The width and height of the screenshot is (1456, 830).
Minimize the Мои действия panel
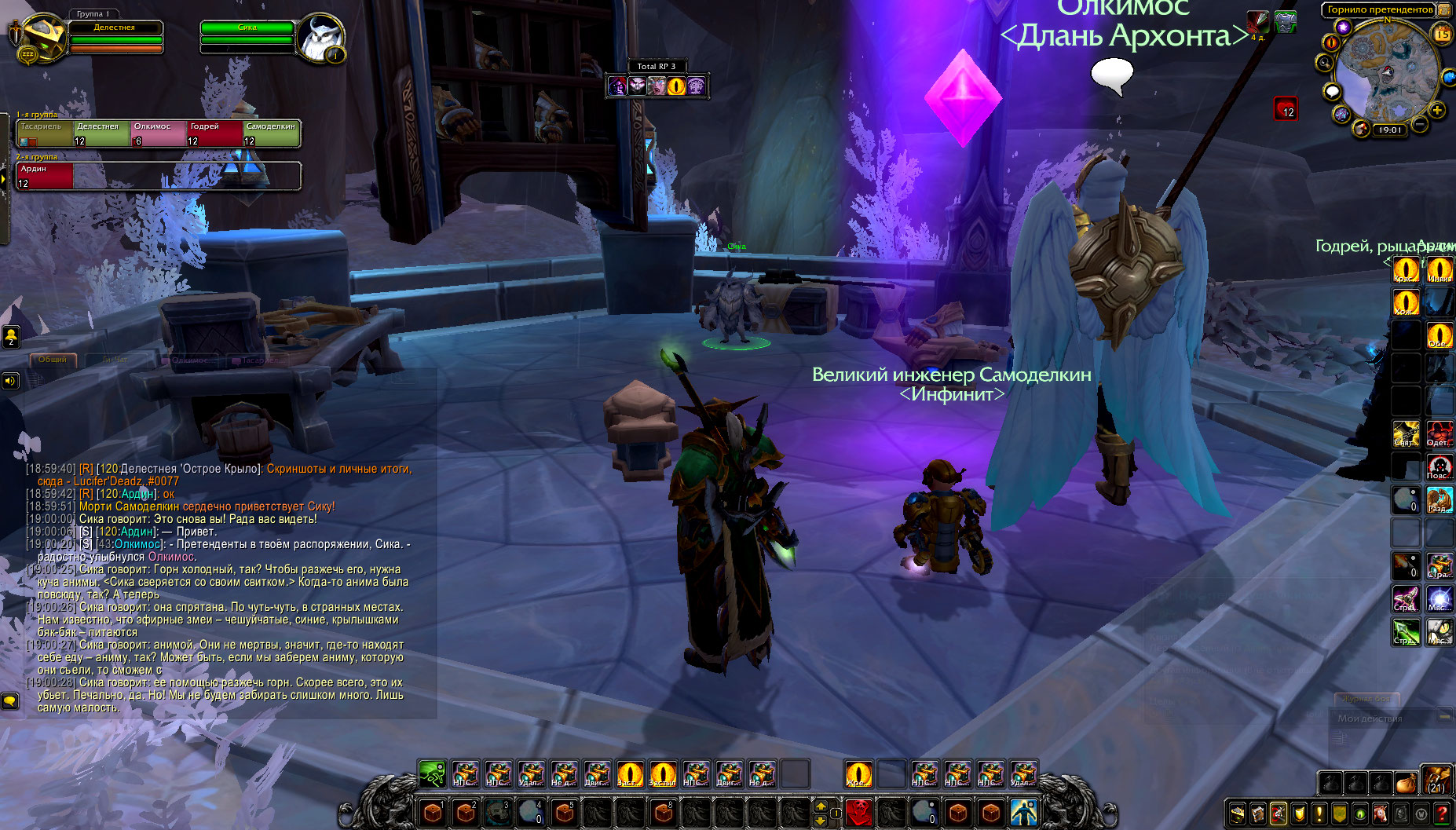(x=1444, y=717)
